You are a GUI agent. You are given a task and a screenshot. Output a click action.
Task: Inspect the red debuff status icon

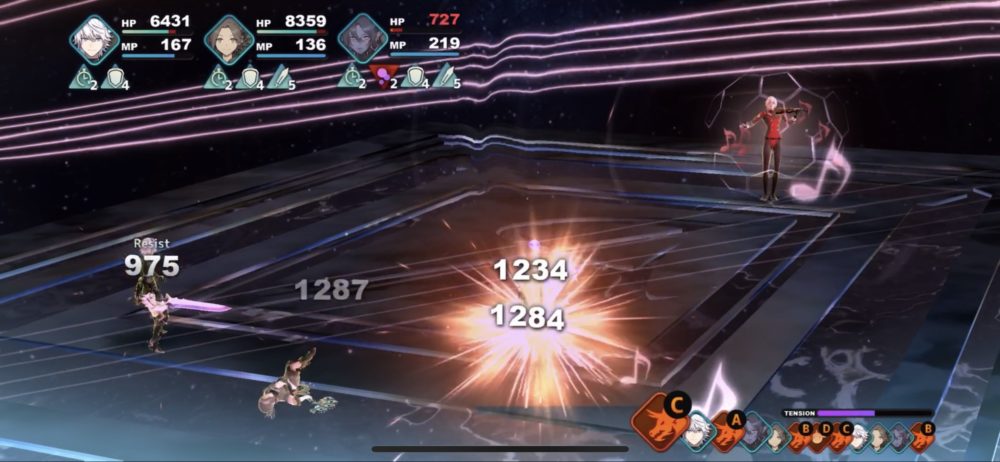click(381, 76)
